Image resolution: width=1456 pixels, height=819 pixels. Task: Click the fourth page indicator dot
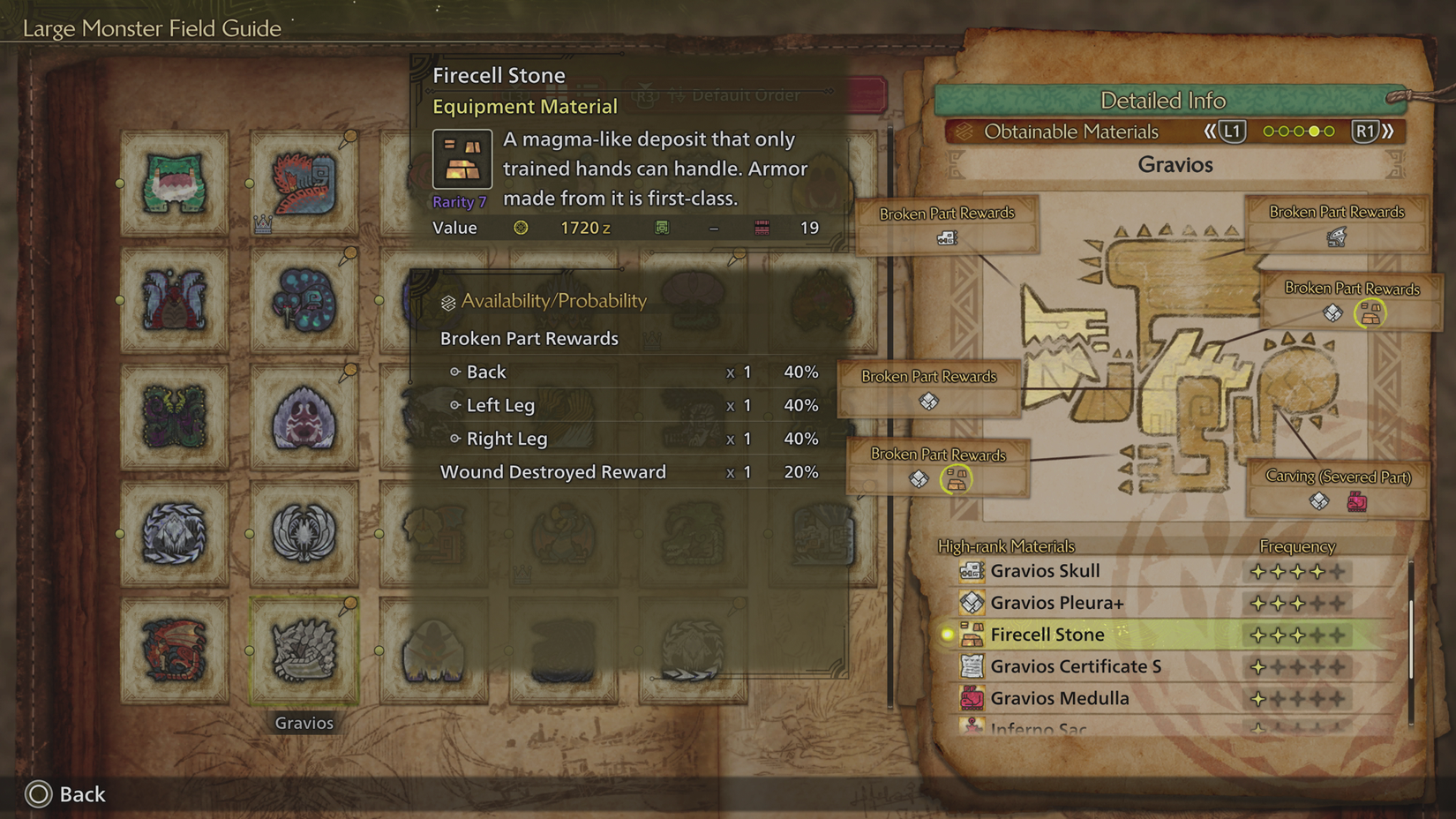click(x=1315, y=131)
